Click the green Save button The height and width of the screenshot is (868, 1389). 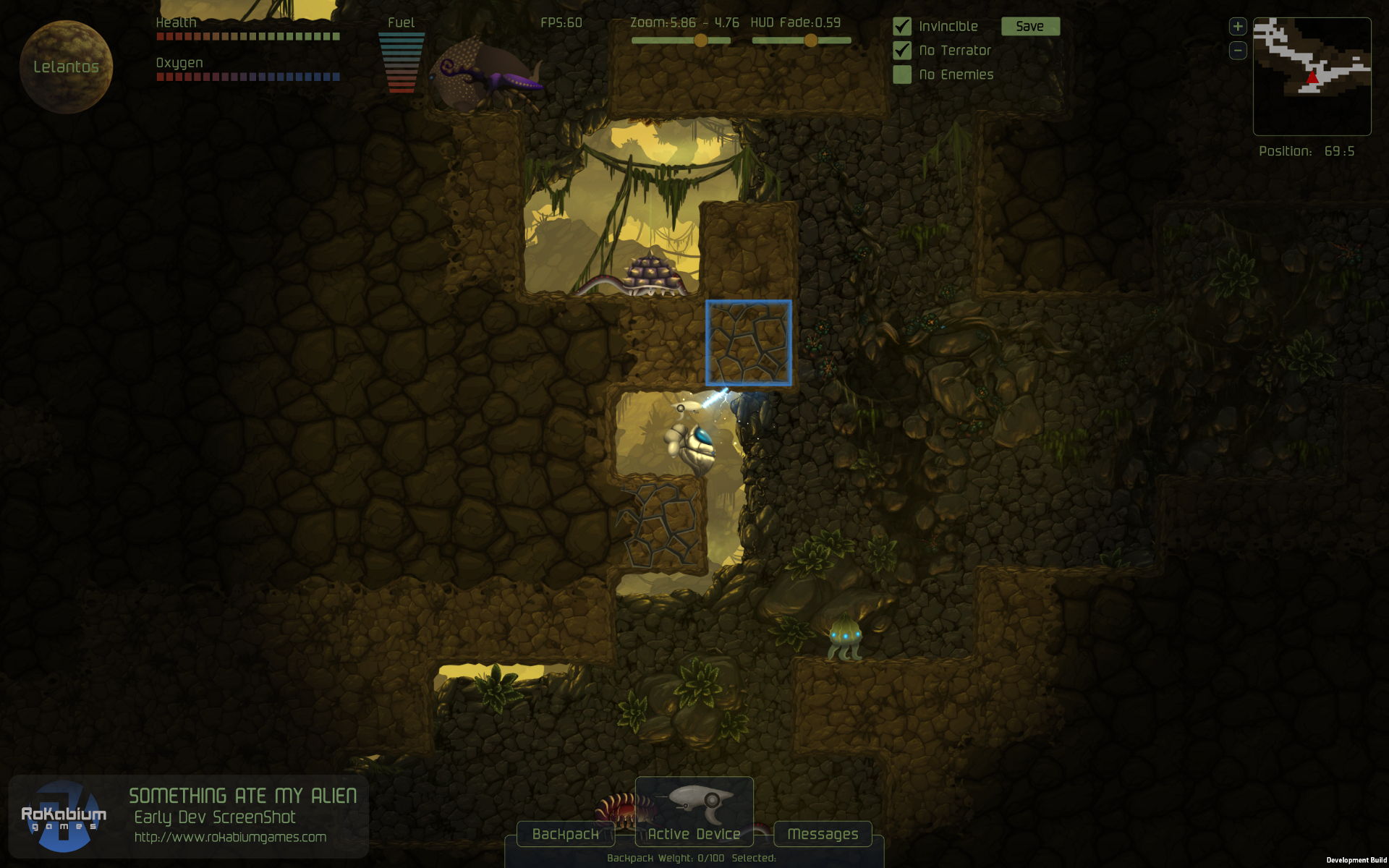click(x=1030, y=27)
